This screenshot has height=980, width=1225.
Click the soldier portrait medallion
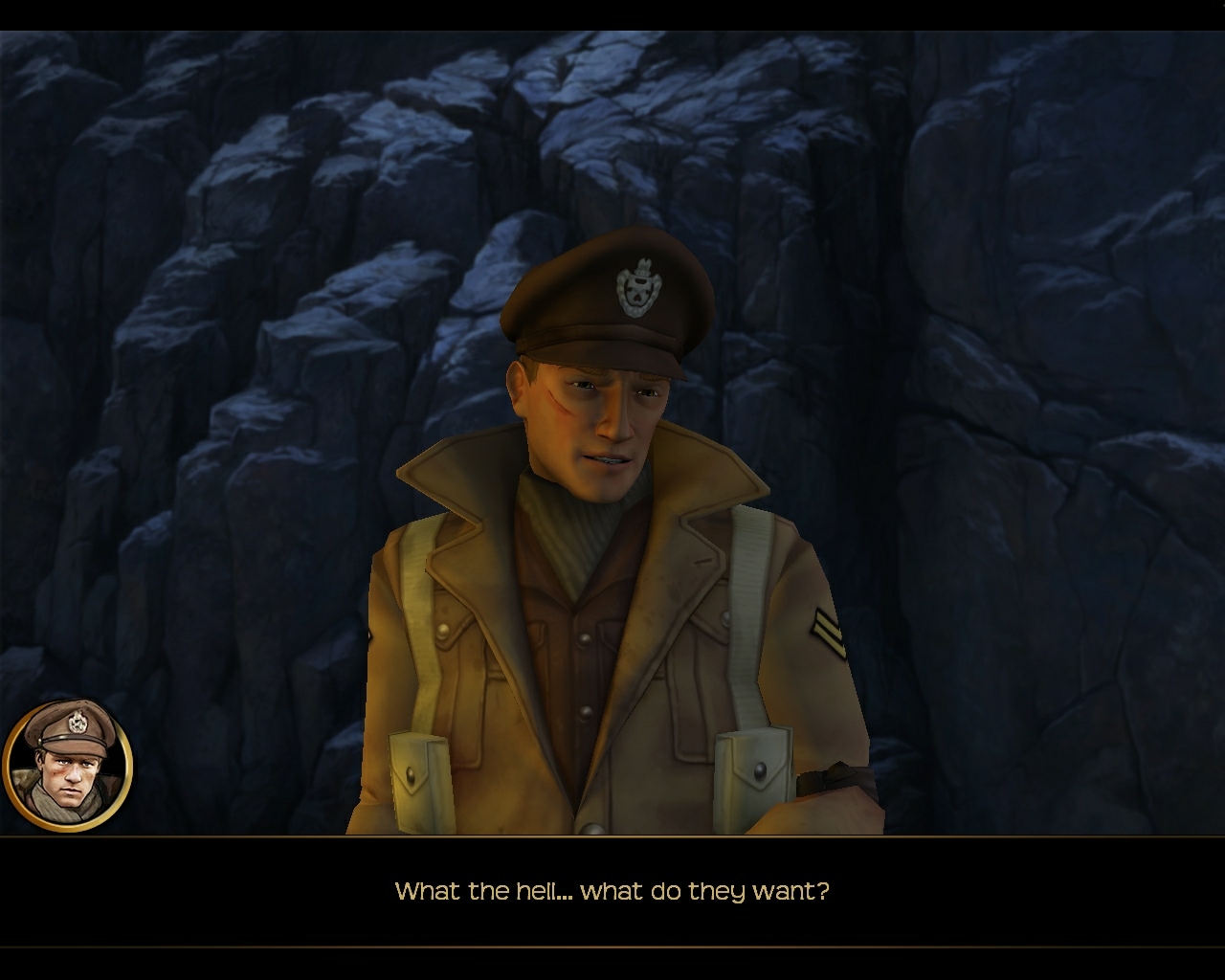(68, 766)
